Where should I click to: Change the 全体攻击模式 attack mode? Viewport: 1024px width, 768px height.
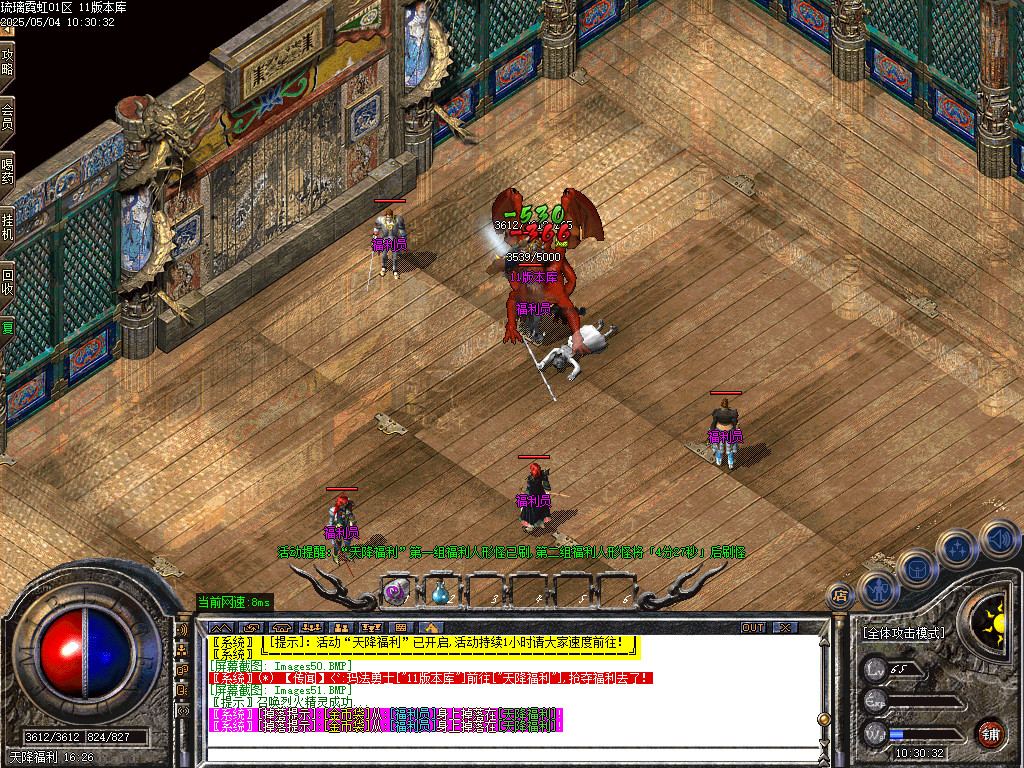pyautogui.click(x=903, y=633)
